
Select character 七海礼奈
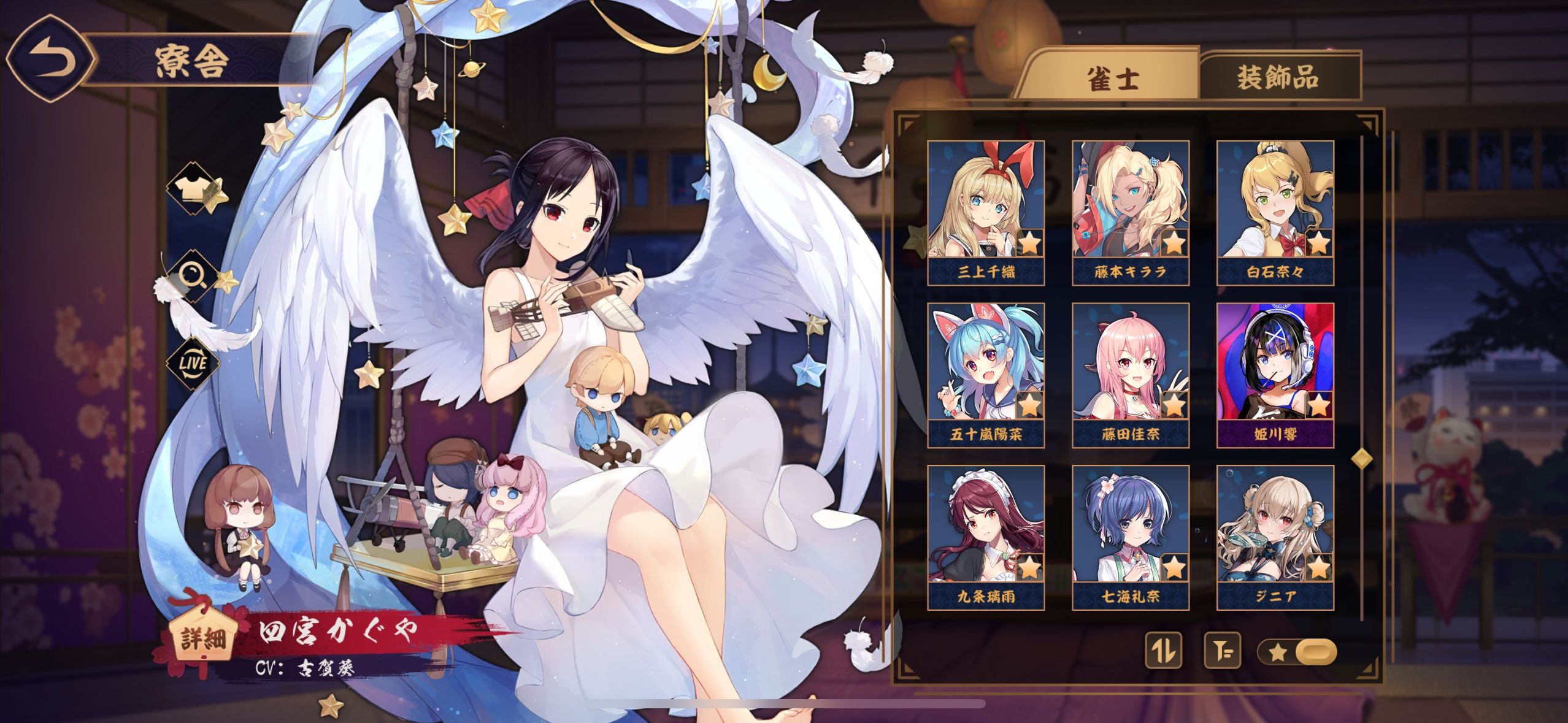1130,537
